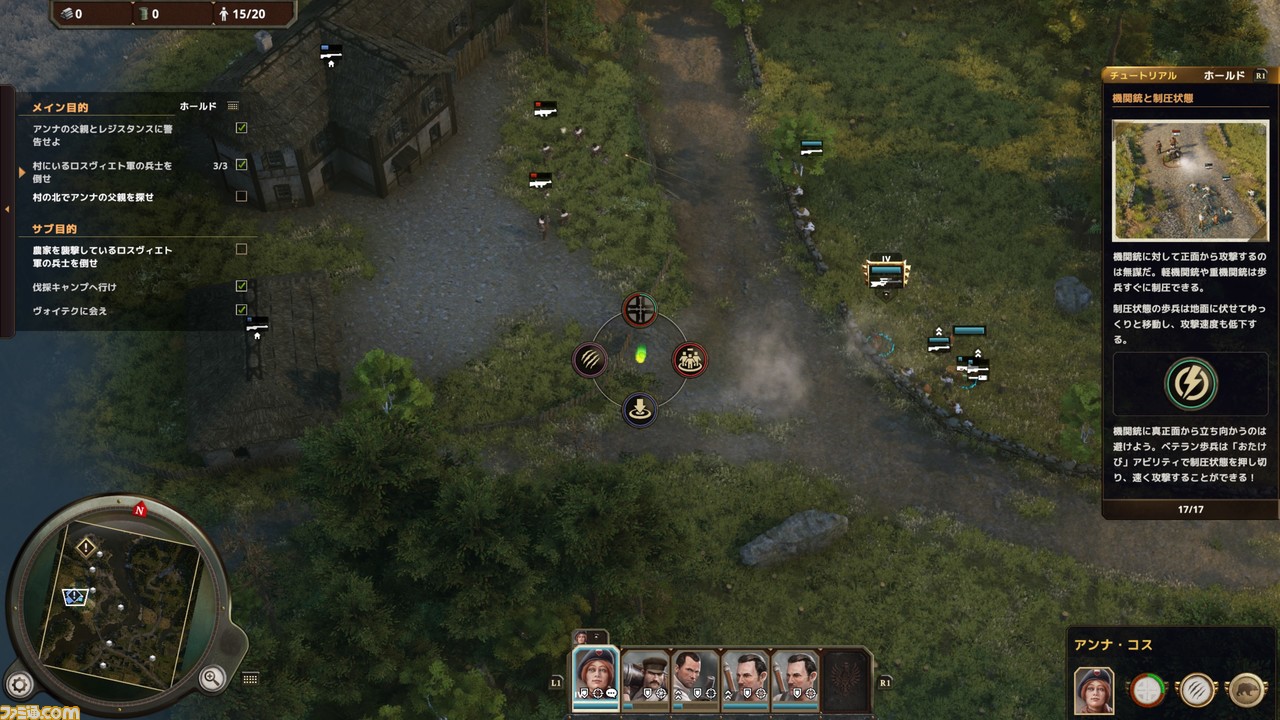Screen dimensions: 1280x720
Task: Activate the downward arrow radial command
Action: point(640,409)
